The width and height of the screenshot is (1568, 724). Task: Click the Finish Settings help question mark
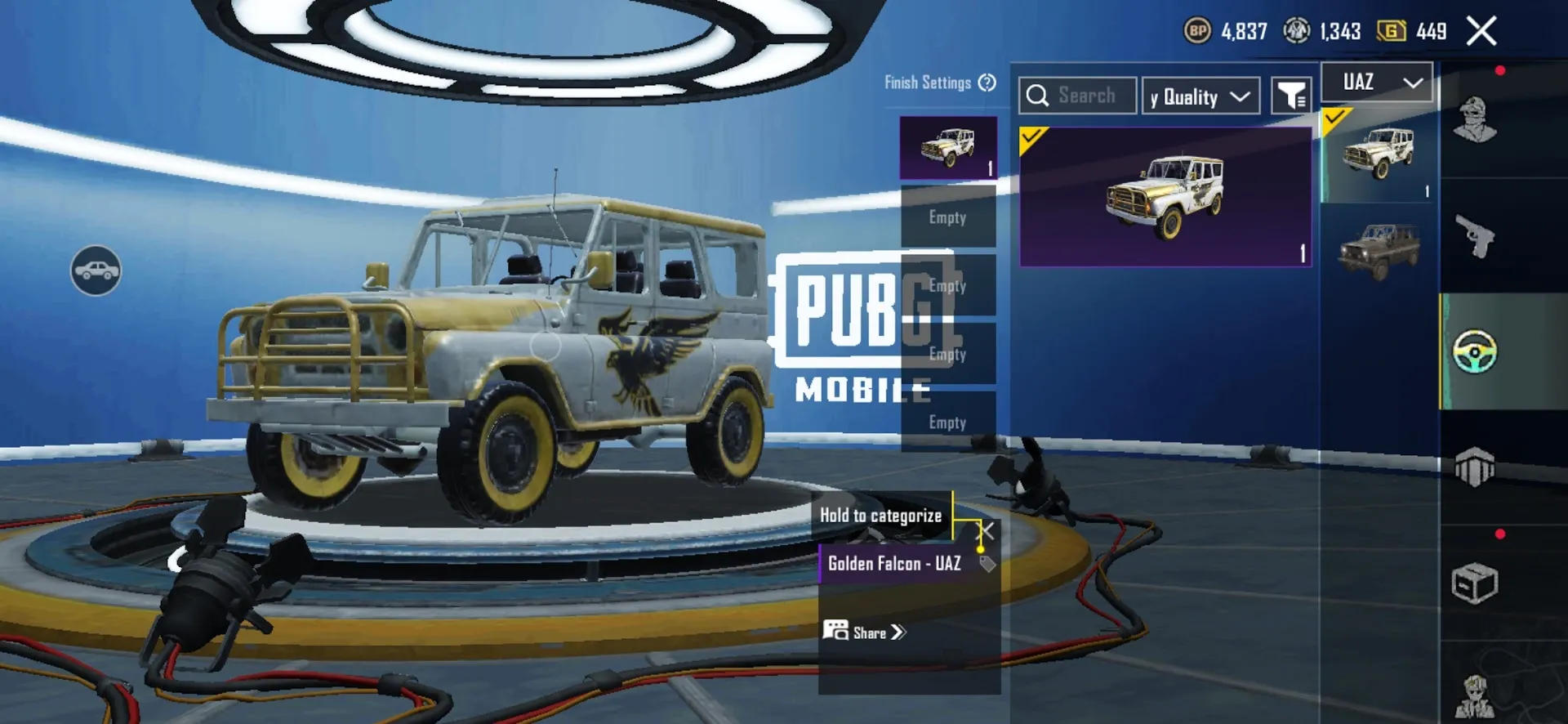tap(987, 83)
